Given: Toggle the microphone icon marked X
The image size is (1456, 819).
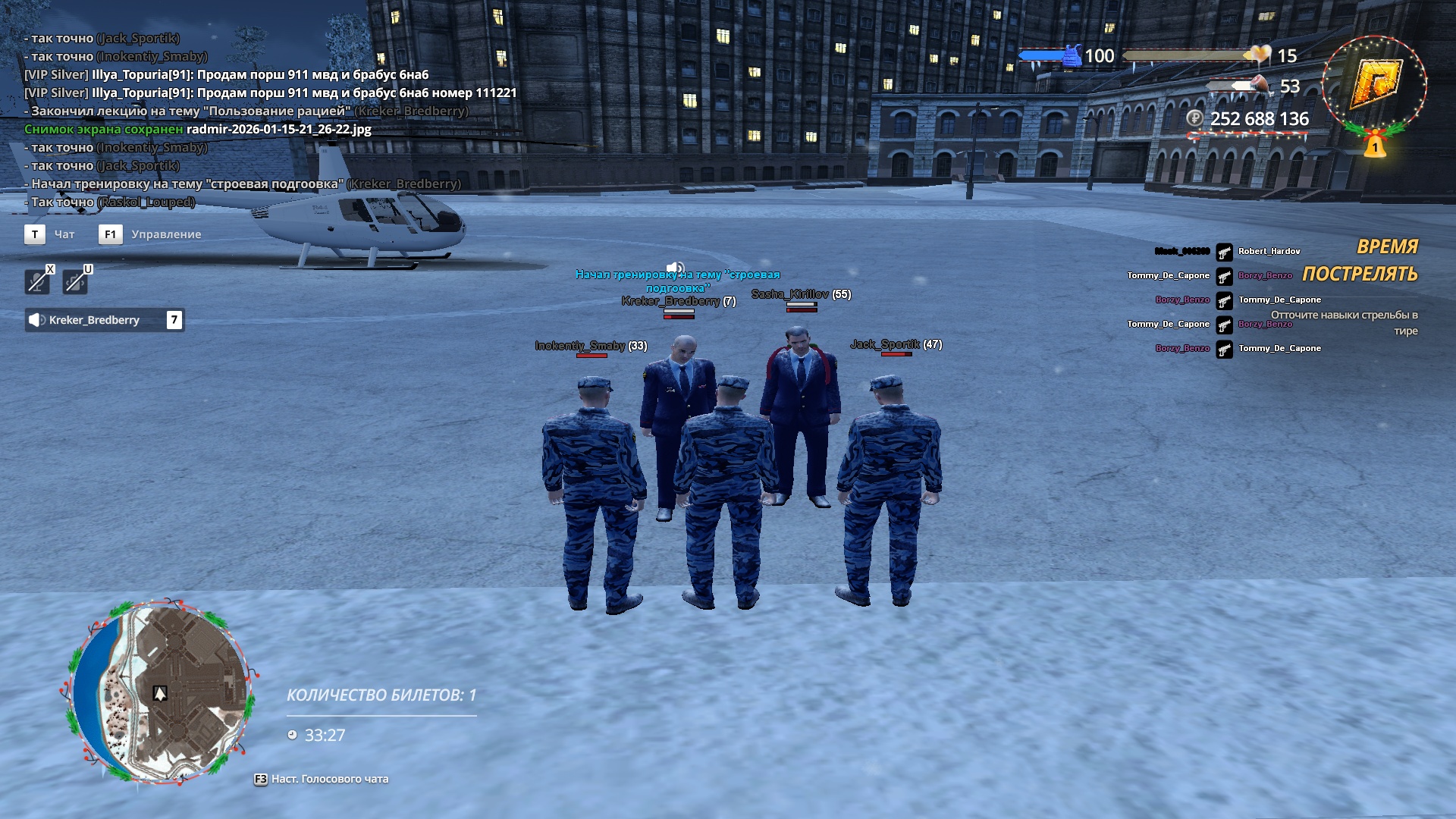Looking at the screenshot, I should point(37,281).
